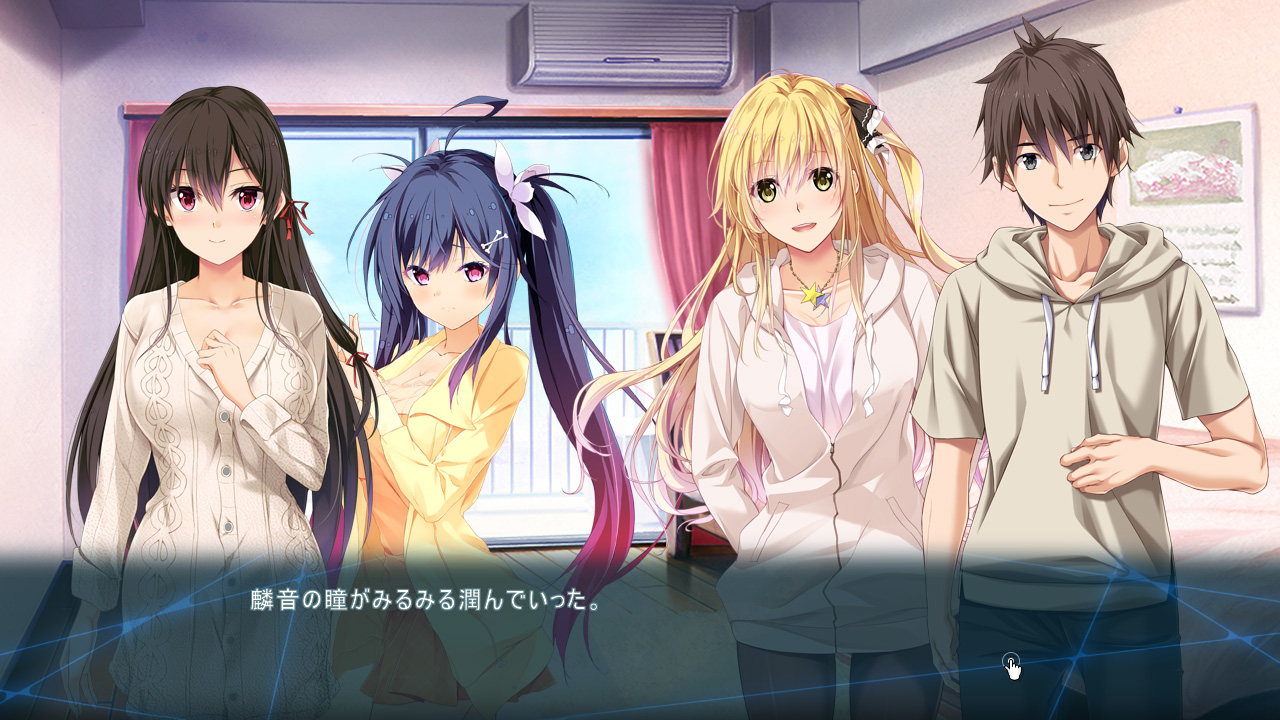Advance the dialogue text box
Viewport: 1280px width, 720px height.
[640, 630]
